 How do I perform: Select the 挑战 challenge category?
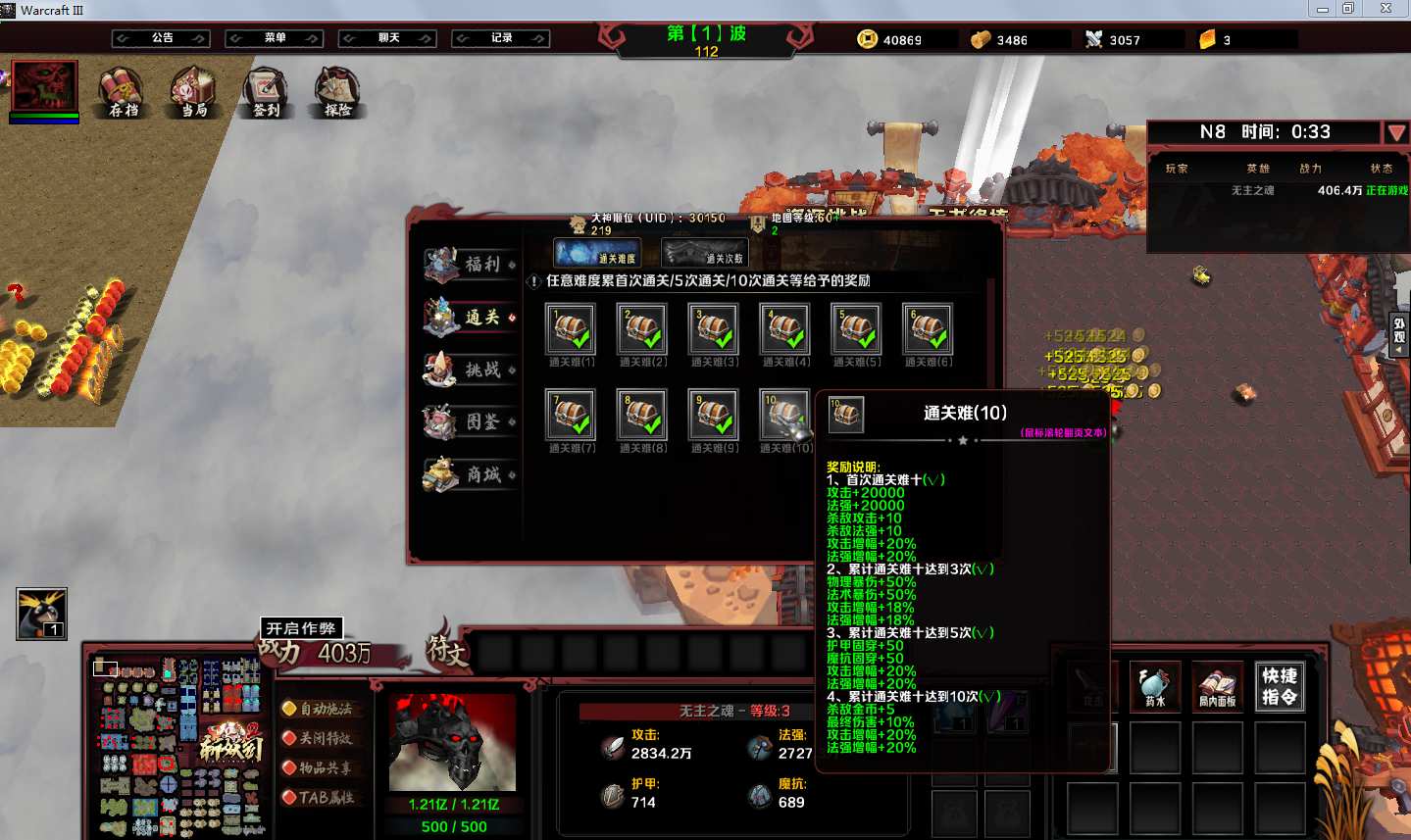[471, 370]
